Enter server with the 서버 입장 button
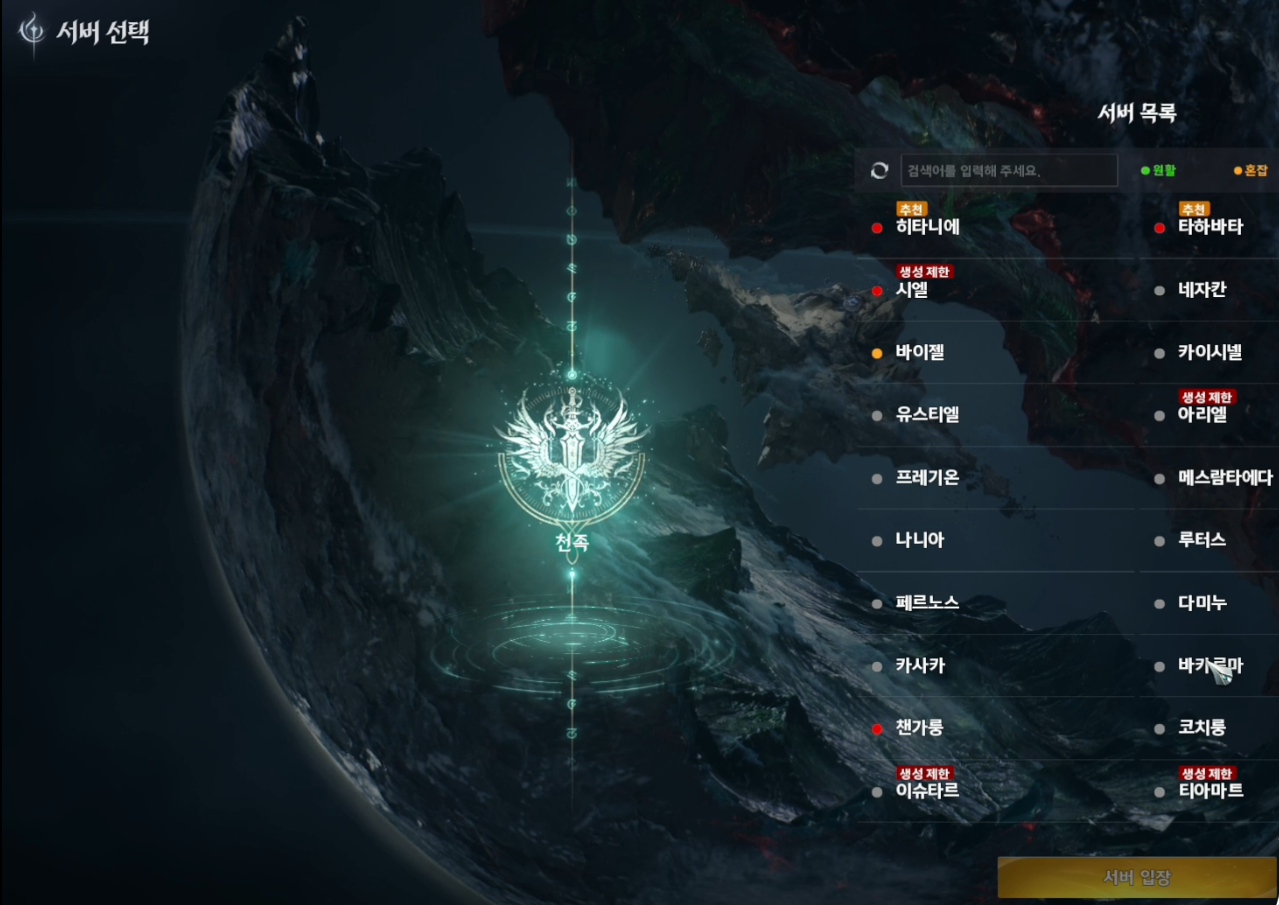Viewport: 1279px width, 905px height. (x=1137, y=878)
